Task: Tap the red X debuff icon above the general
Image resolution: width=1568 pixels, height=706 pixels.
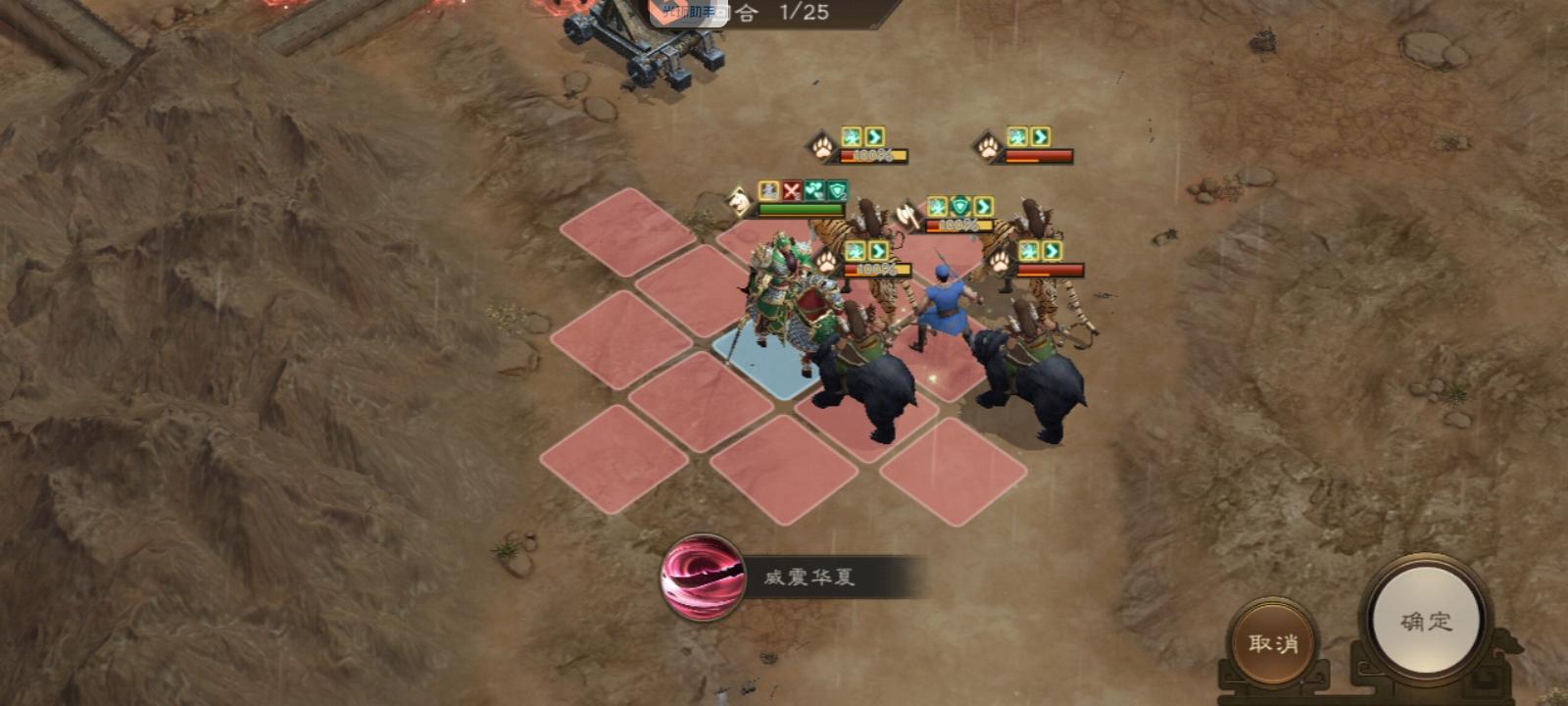Action: click(x=789, y=191)
